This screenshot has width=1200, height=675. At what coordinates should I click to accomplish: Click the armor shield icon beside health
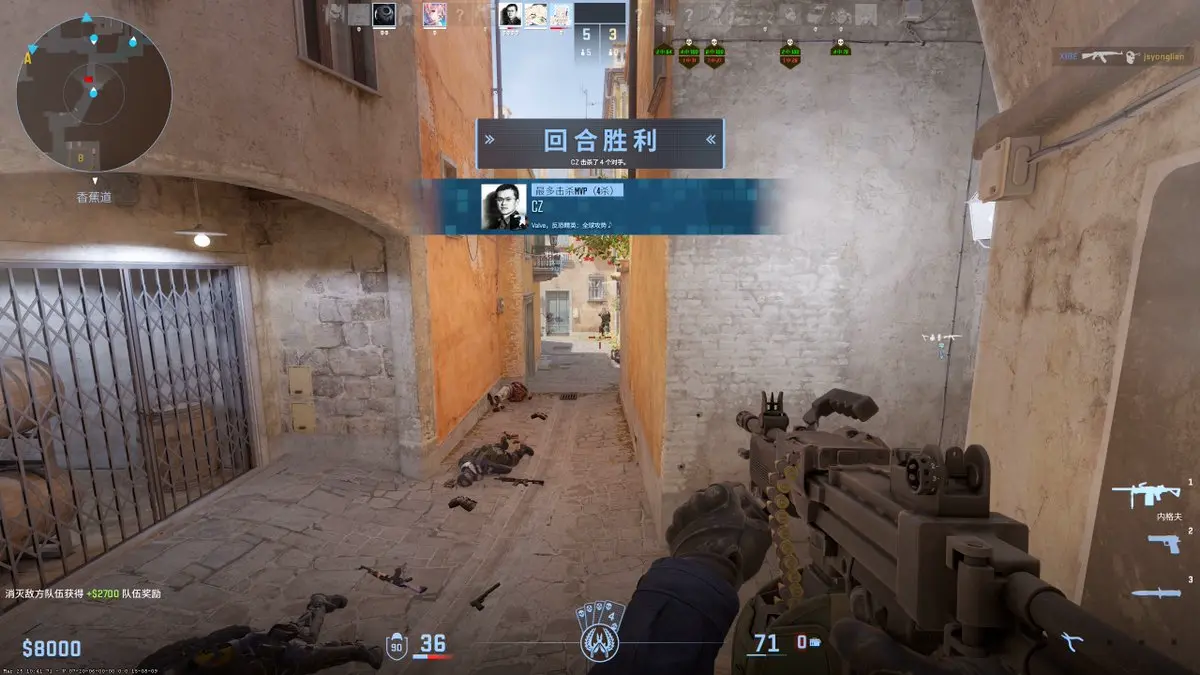(x=396, y=645)
